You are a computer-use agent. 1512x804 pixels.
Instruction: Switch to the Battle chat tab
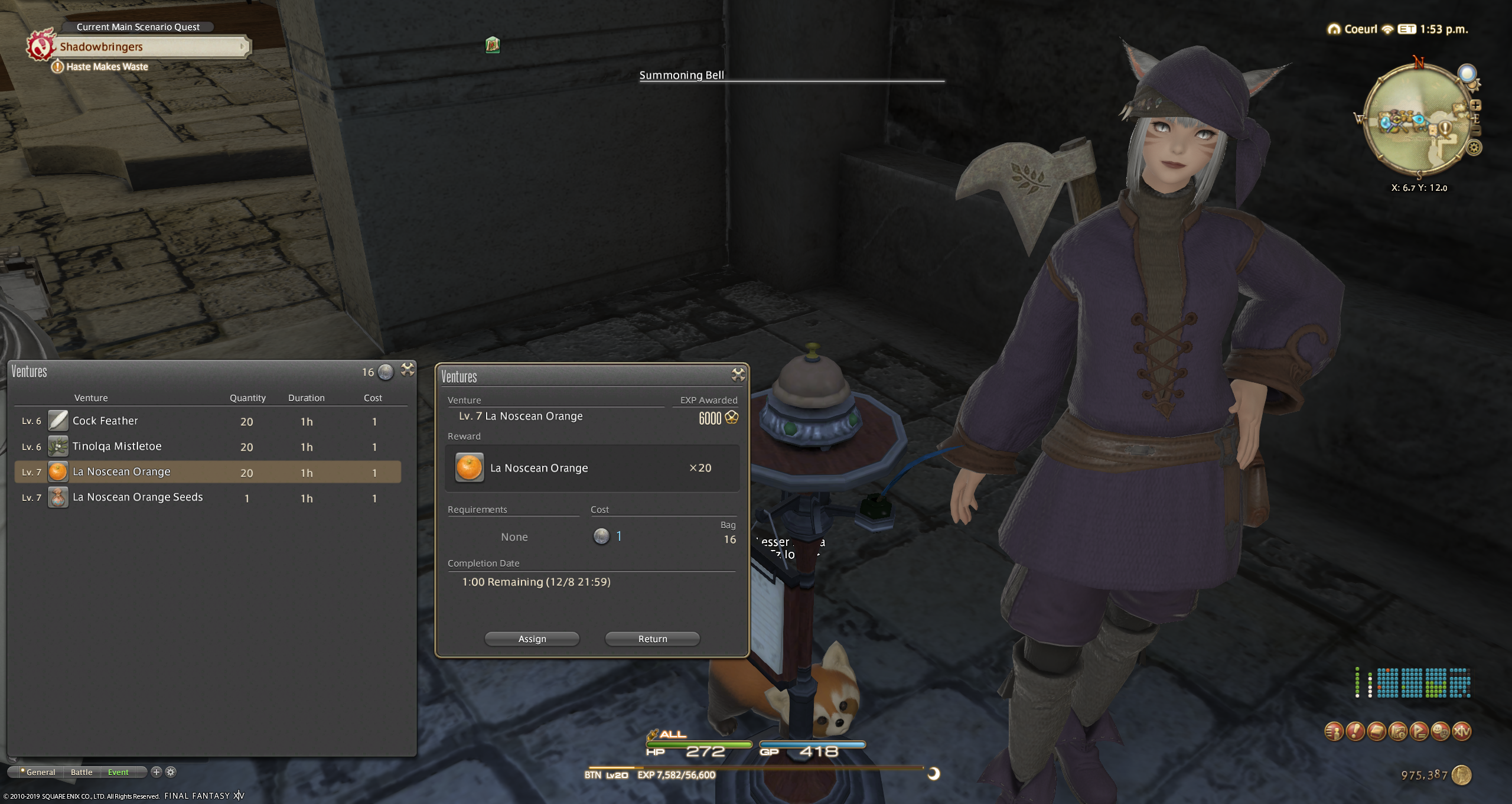click(82, 772)
